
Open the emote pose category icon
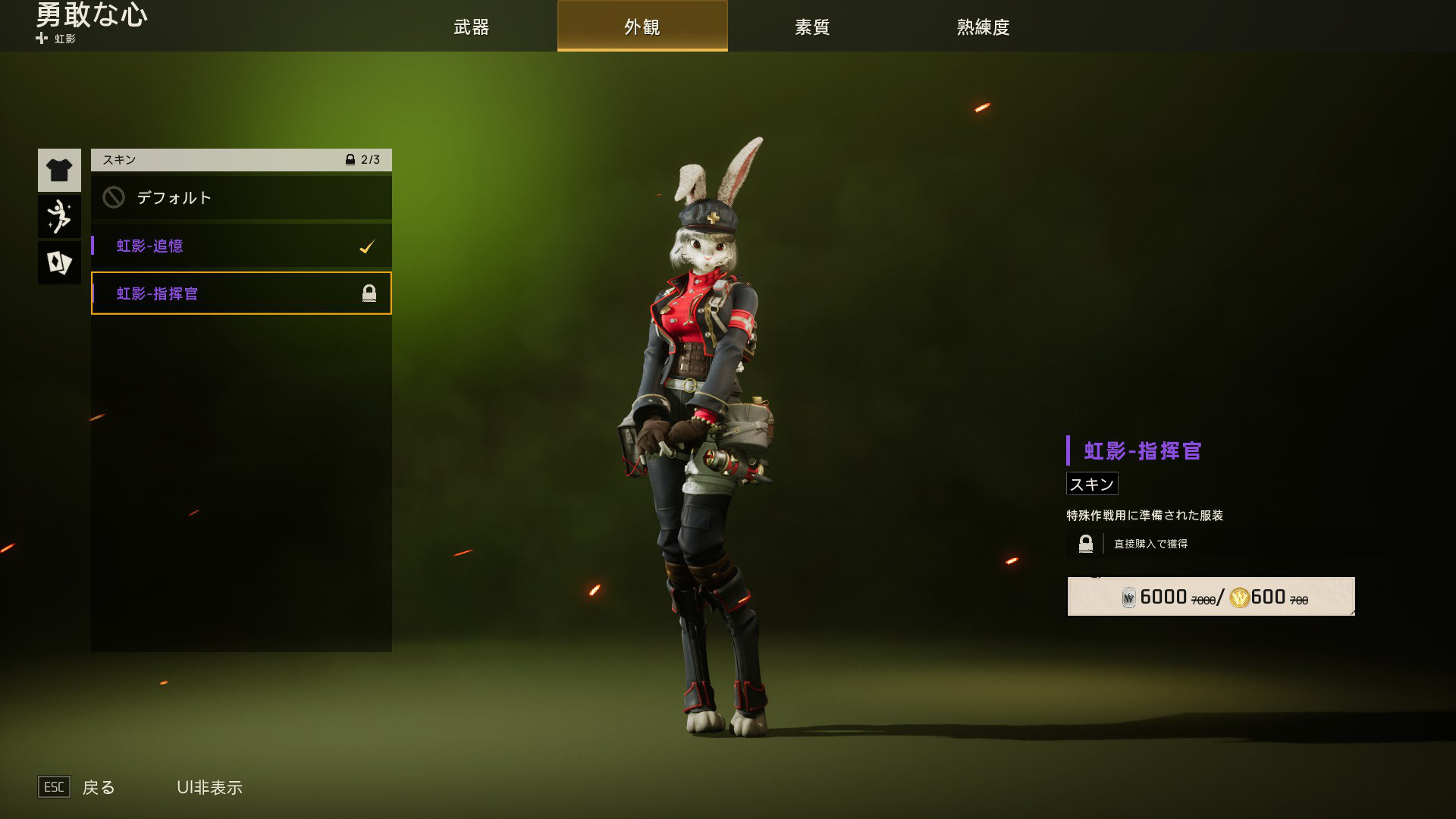59,217
